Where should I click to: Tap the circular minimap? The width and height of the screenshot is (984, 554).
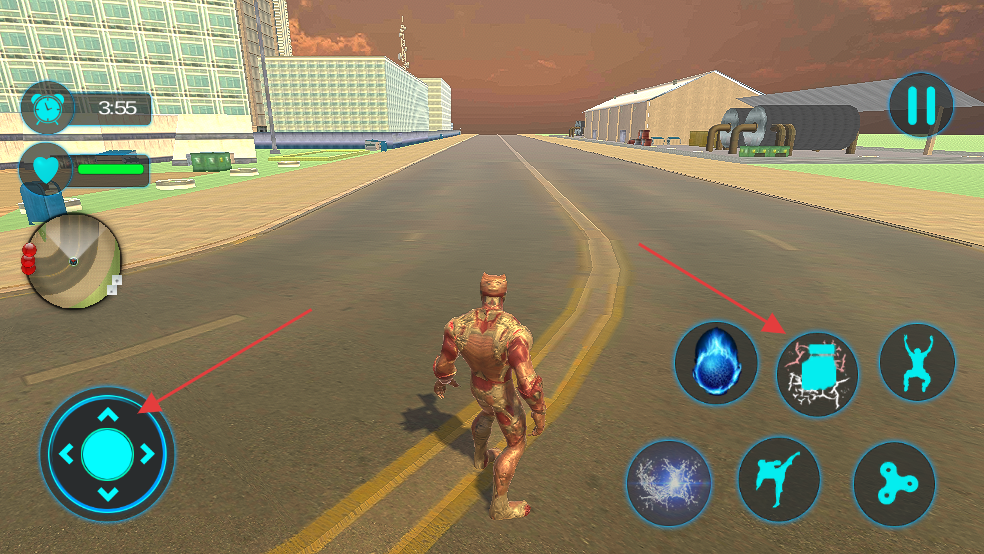pyautogui.click(x=74, y=261)
